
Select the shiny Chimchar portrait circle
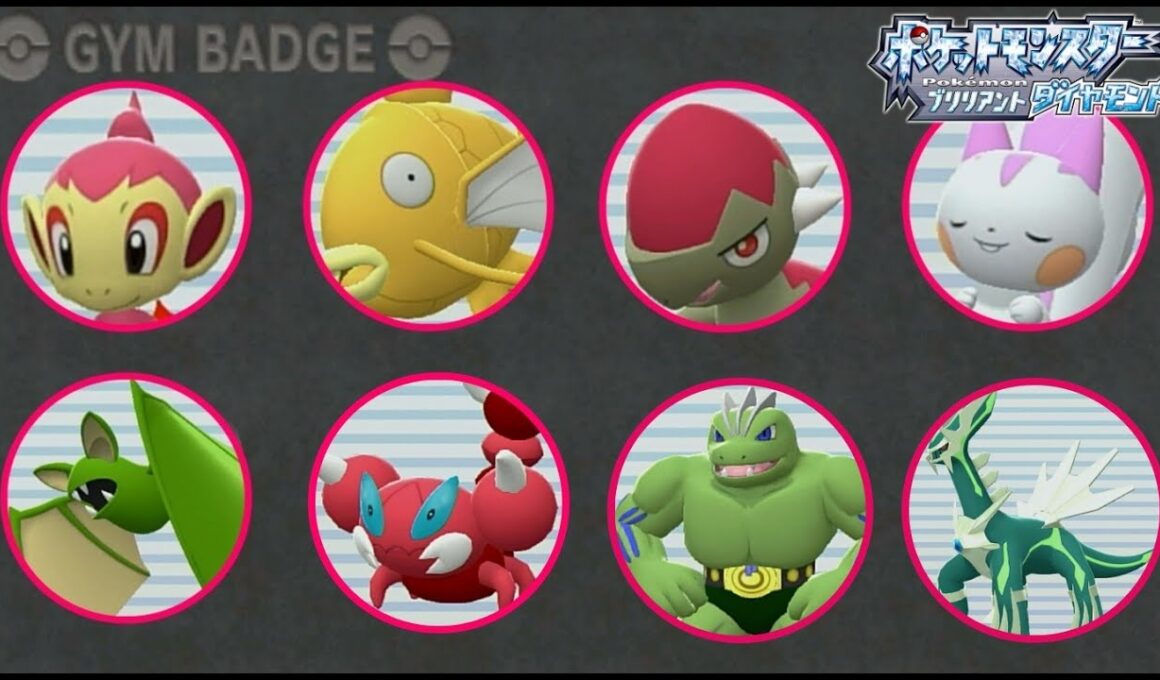pos(127,205)
